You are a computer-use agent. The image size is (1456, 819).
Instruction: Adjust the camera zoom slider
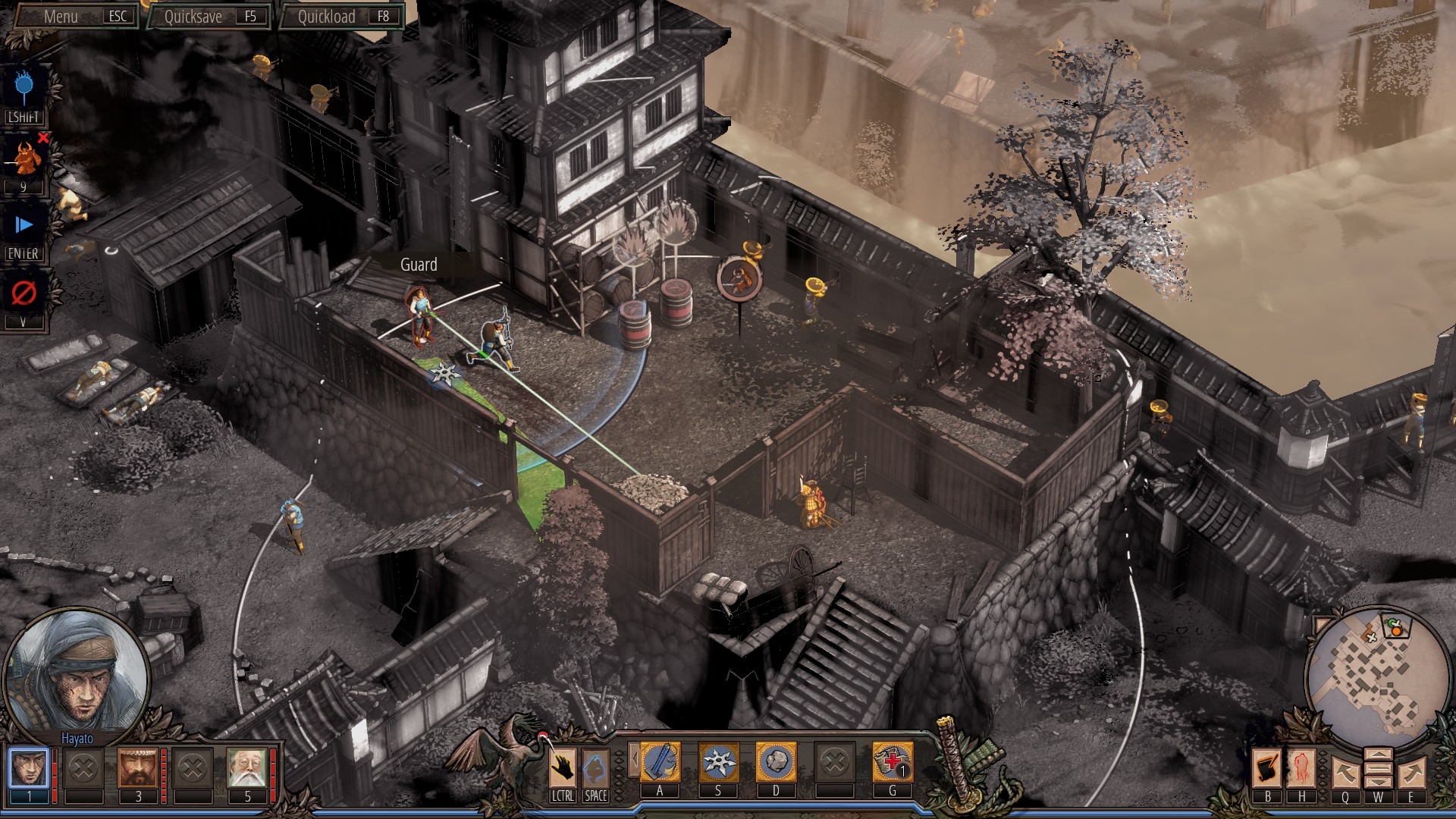click(1379, 768)
